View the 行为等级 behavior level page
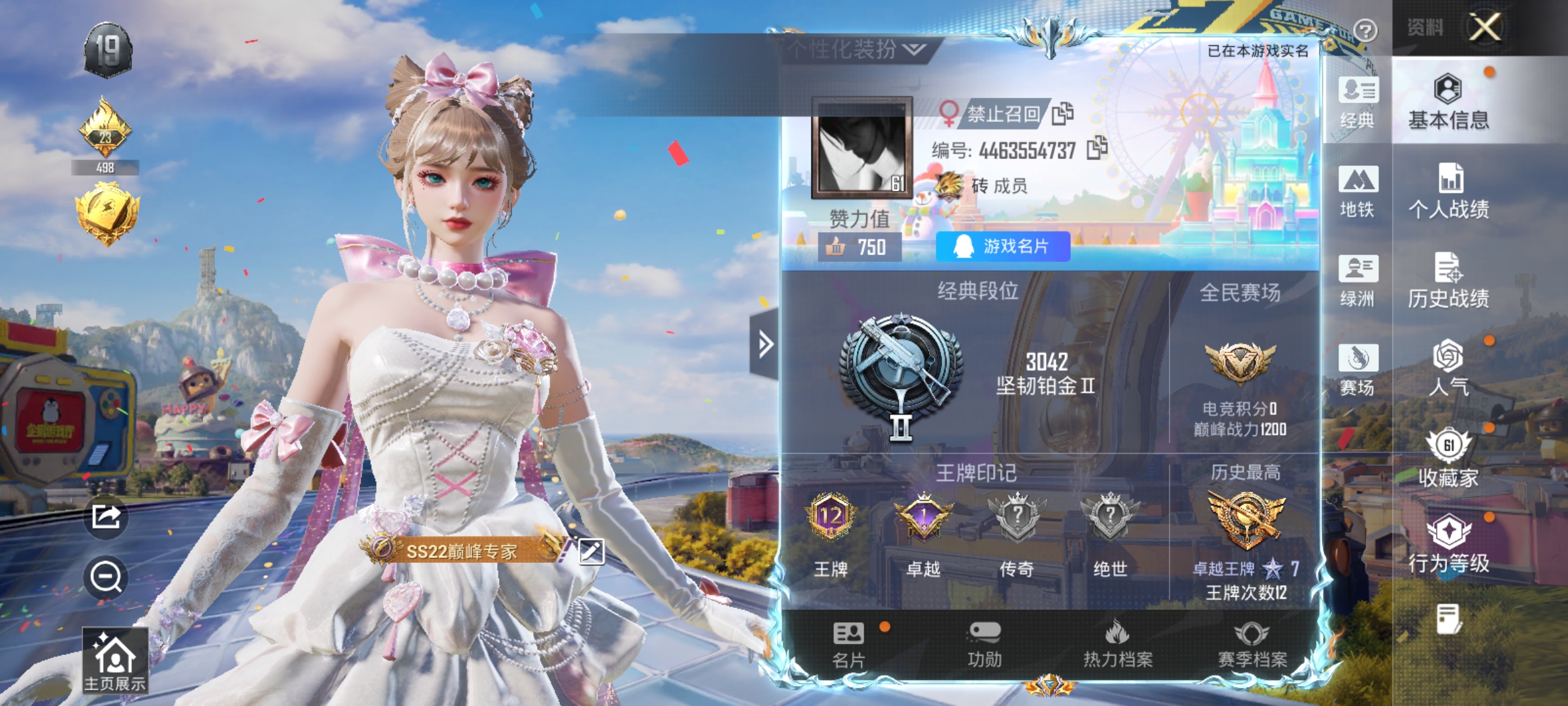The height and width of the screenshot is (706, 1568). point(1448,545)
